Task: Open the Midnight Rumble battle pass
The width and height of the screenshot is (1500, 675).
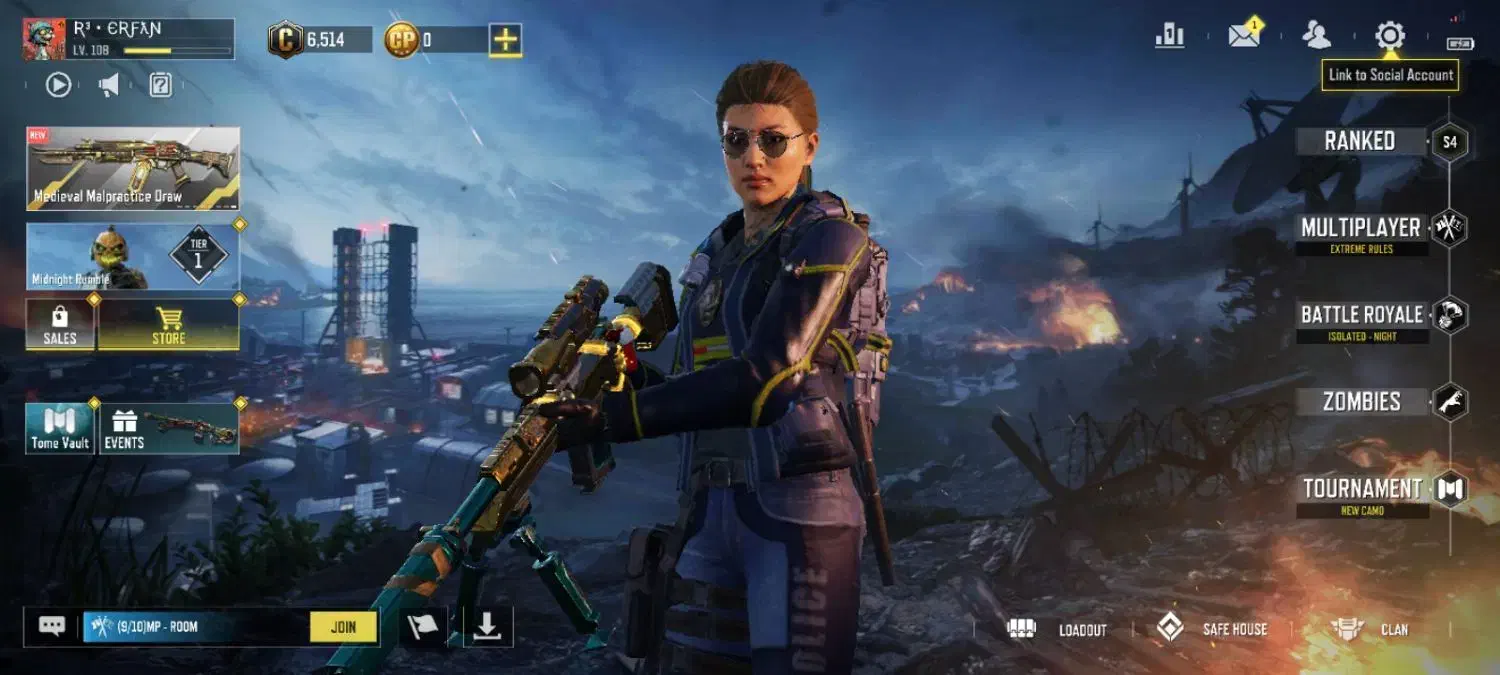Action: [133, 257]
